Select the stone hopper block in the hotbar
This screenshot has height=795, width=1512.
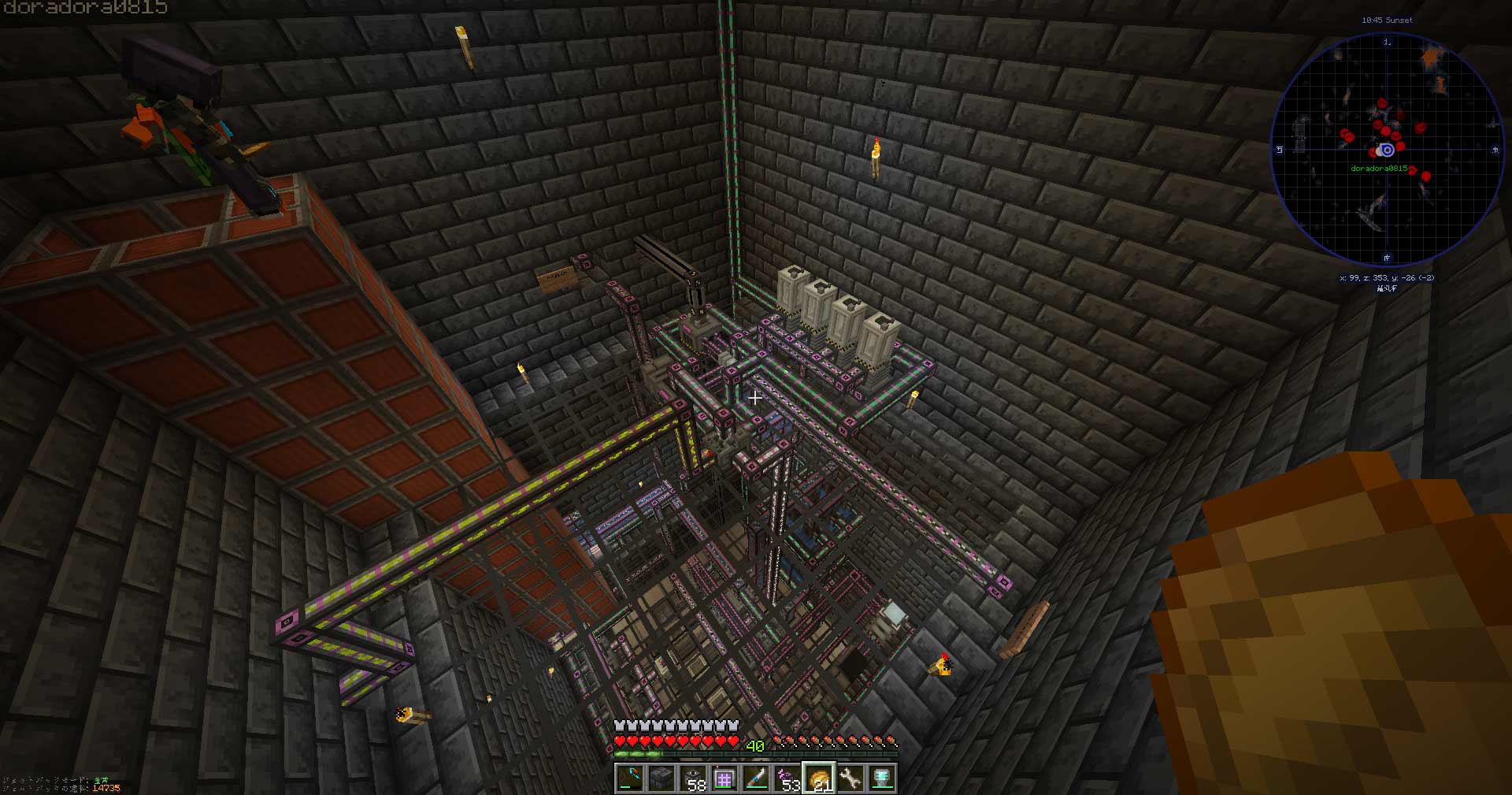tap(661, 777)
